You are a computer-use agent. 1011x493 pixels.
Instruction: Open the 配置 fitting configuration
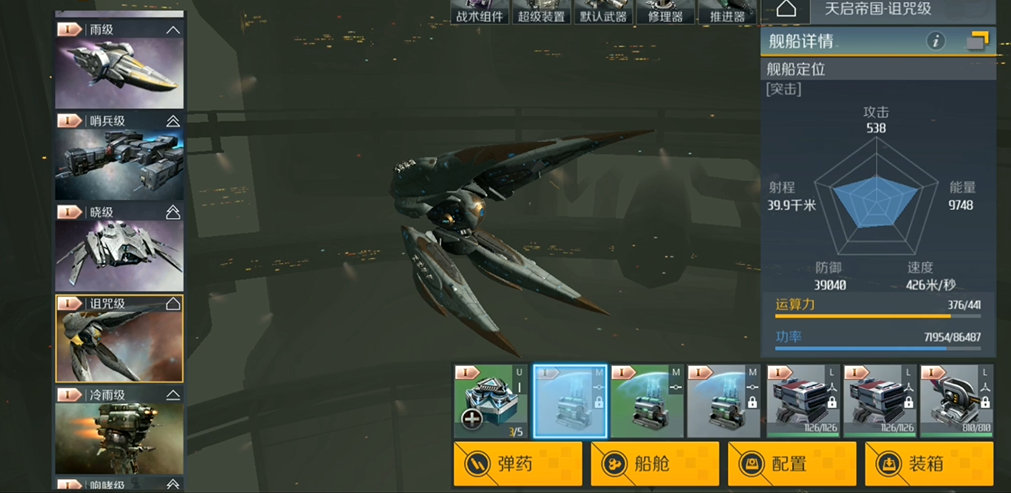coord(791,464)
